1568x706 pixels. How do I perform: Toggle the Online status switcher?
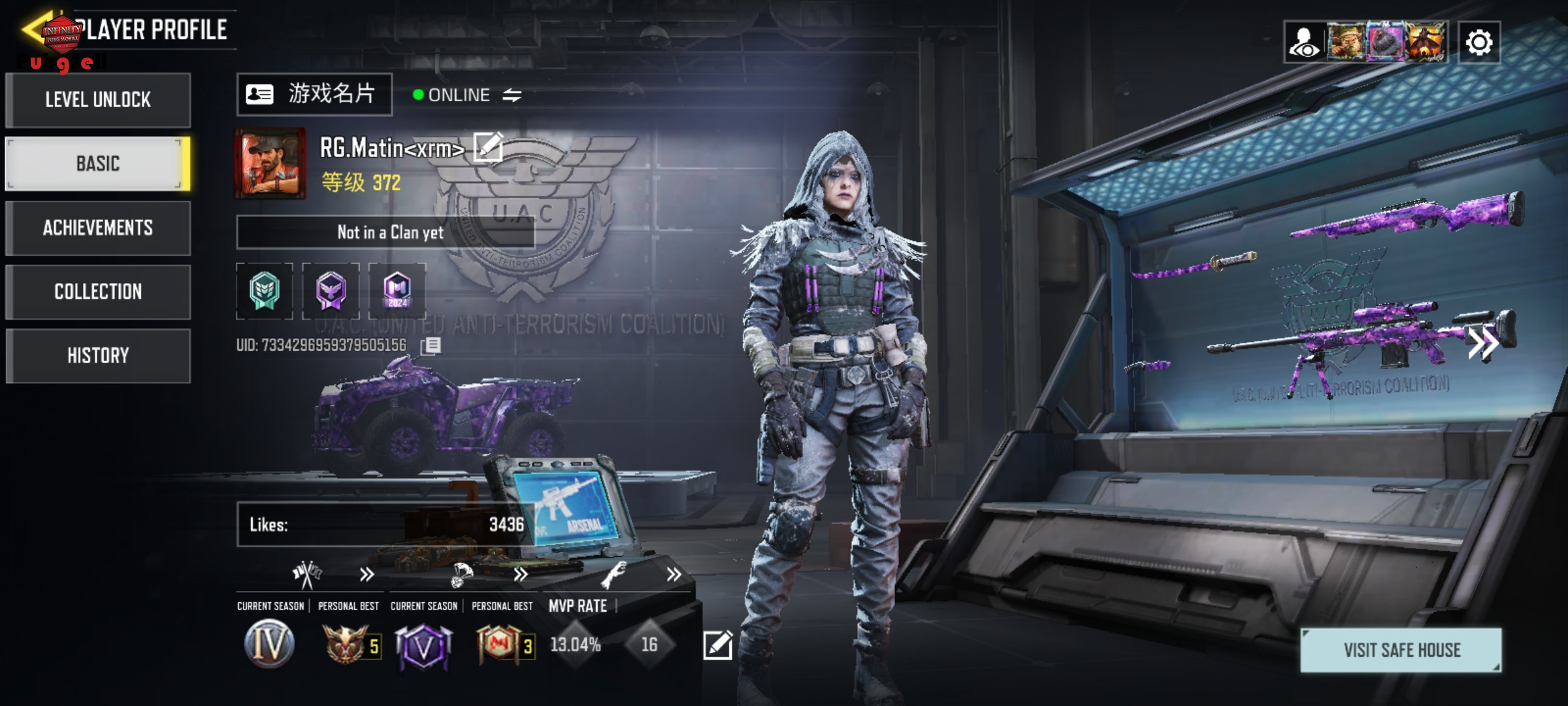pos(512,95)
